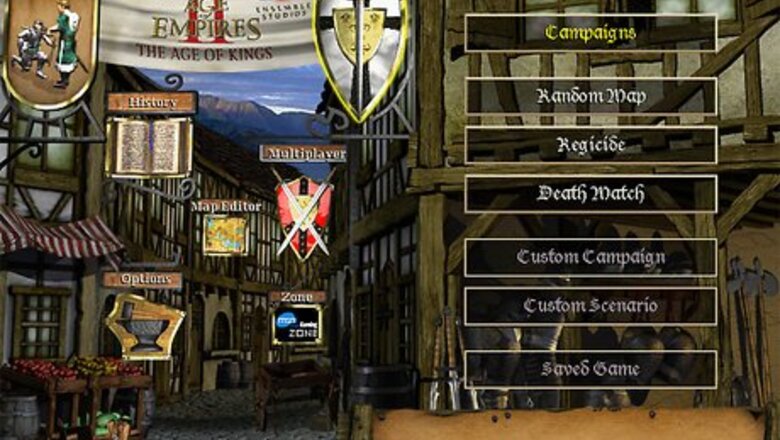The image size is (780, 440).
Task: Open the Custom Campaign option
Action: click(590, 257)
